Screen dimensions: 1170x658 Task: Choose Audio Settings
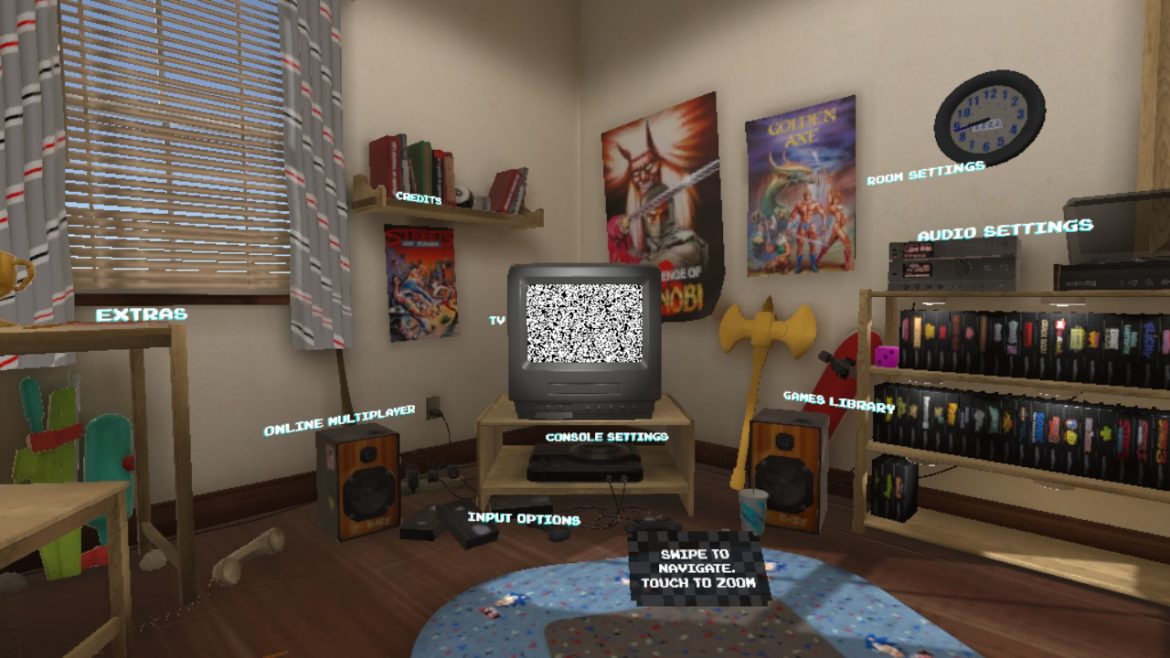coord(1004,231)
